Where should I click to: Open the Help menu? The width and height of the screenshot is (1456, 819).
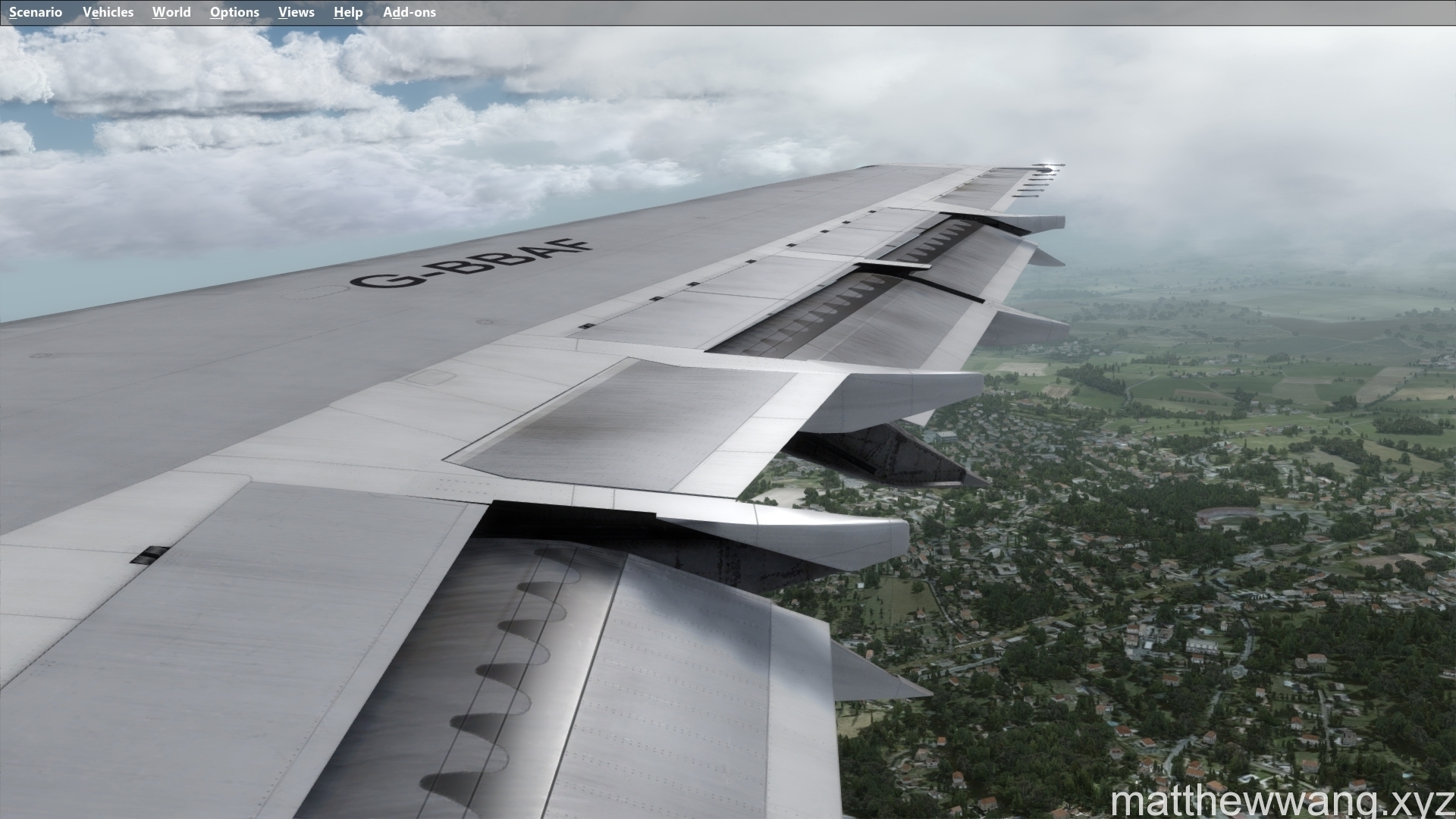(348, 12)
